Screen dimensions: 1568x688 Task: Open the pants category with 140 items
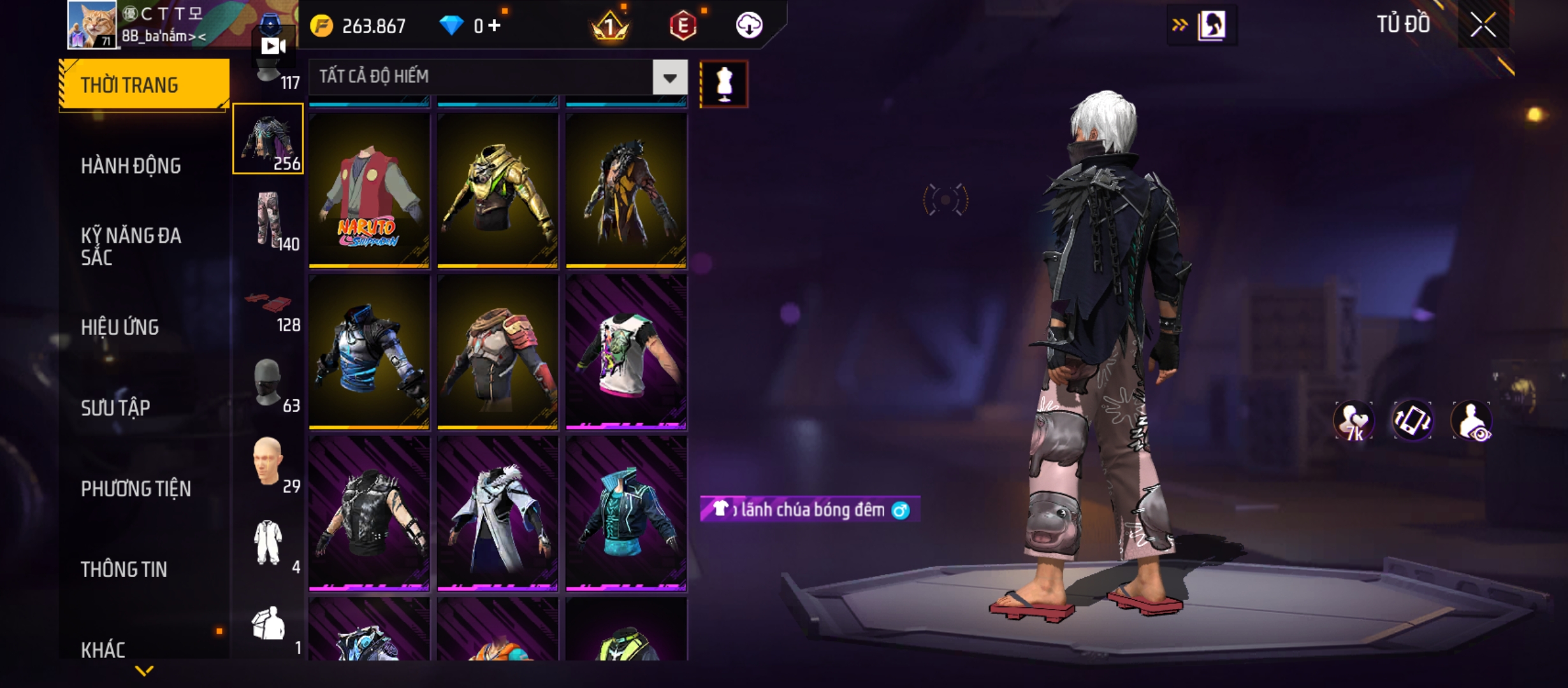click(268, 220)
